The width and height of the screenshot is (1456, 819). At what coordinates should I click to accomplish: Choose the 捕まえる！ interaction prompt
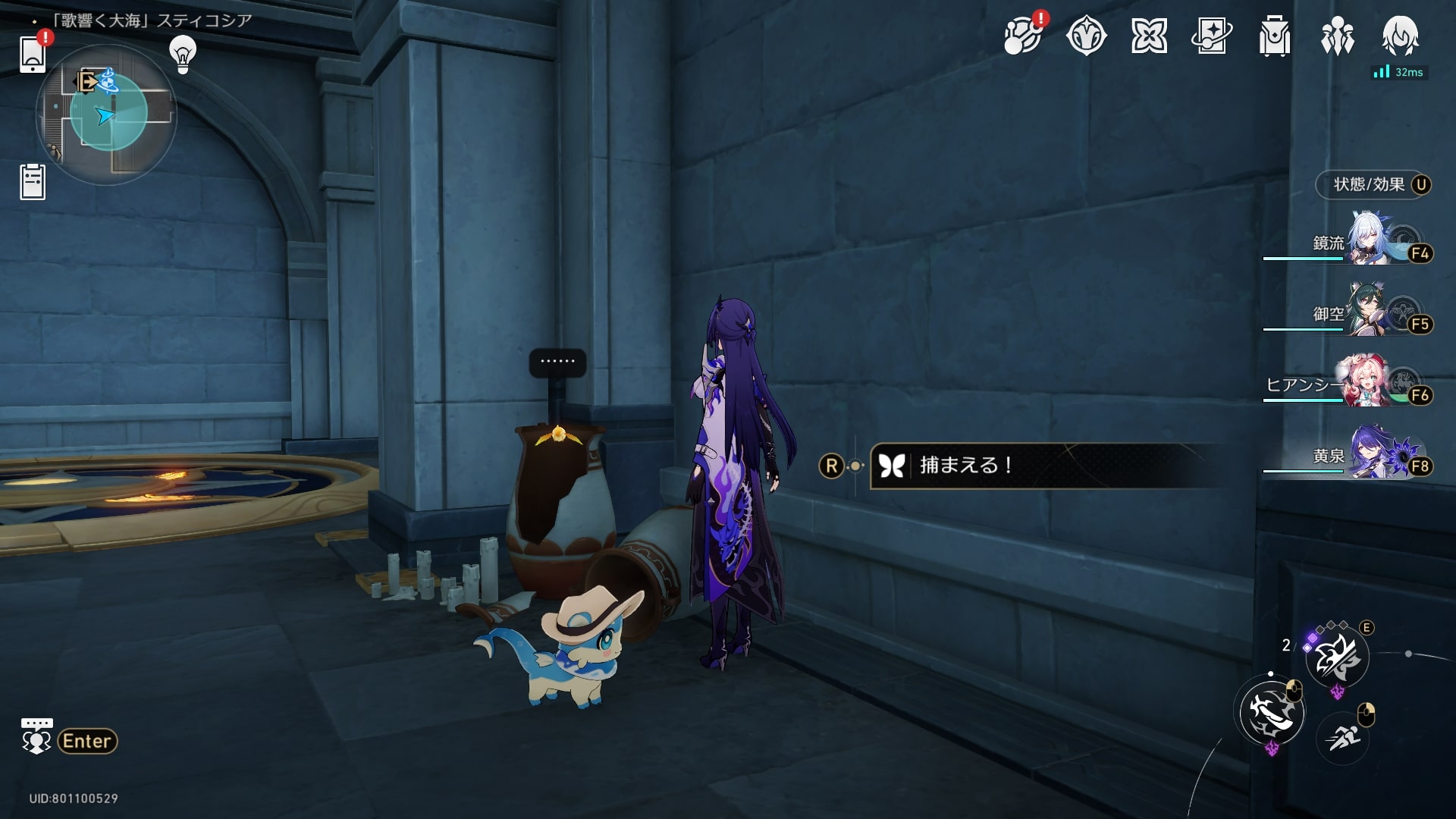[x=1046, y=466]
